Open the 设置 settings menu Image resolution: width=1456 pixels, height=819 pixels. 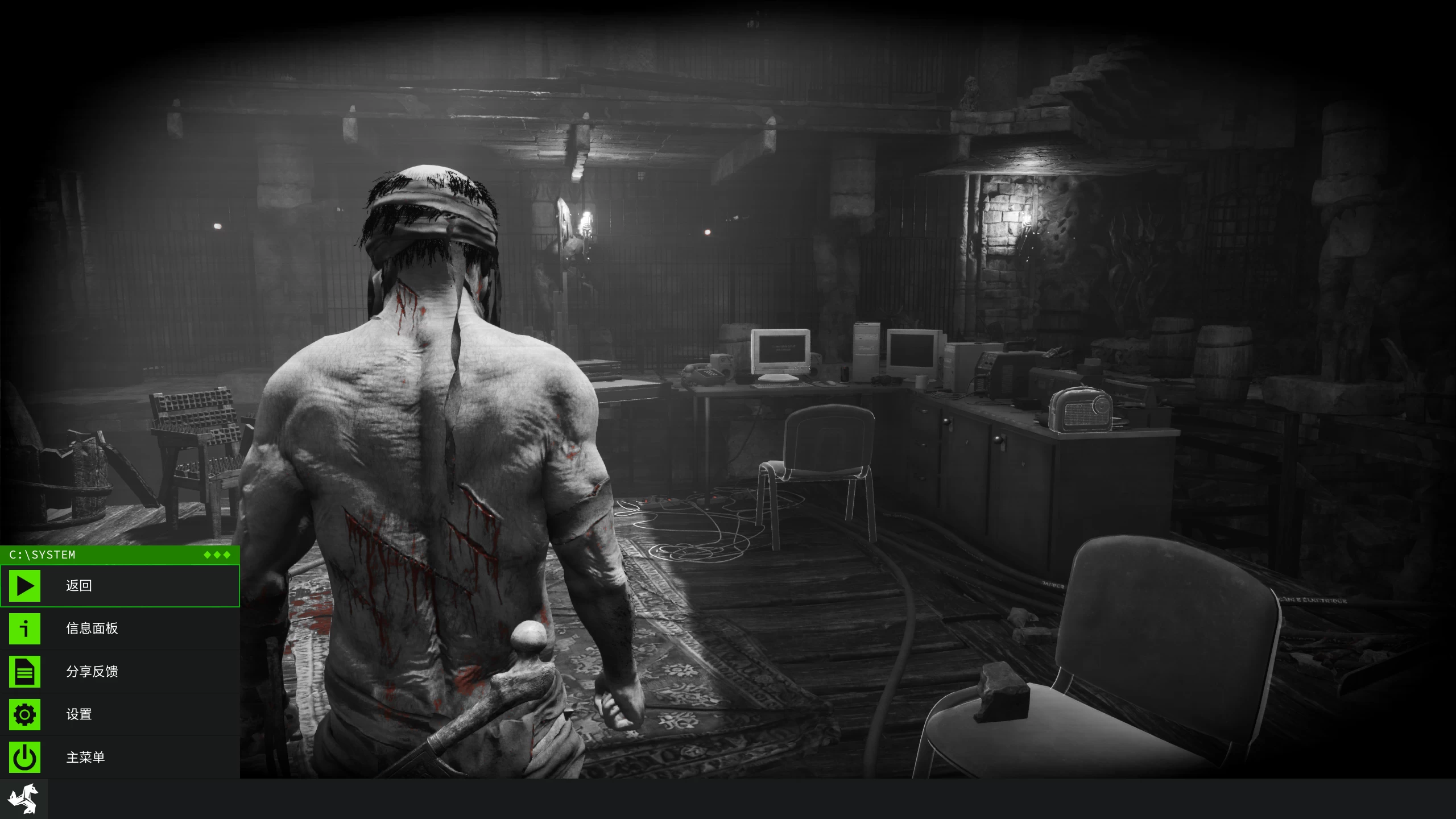click(x=119, y=714)
